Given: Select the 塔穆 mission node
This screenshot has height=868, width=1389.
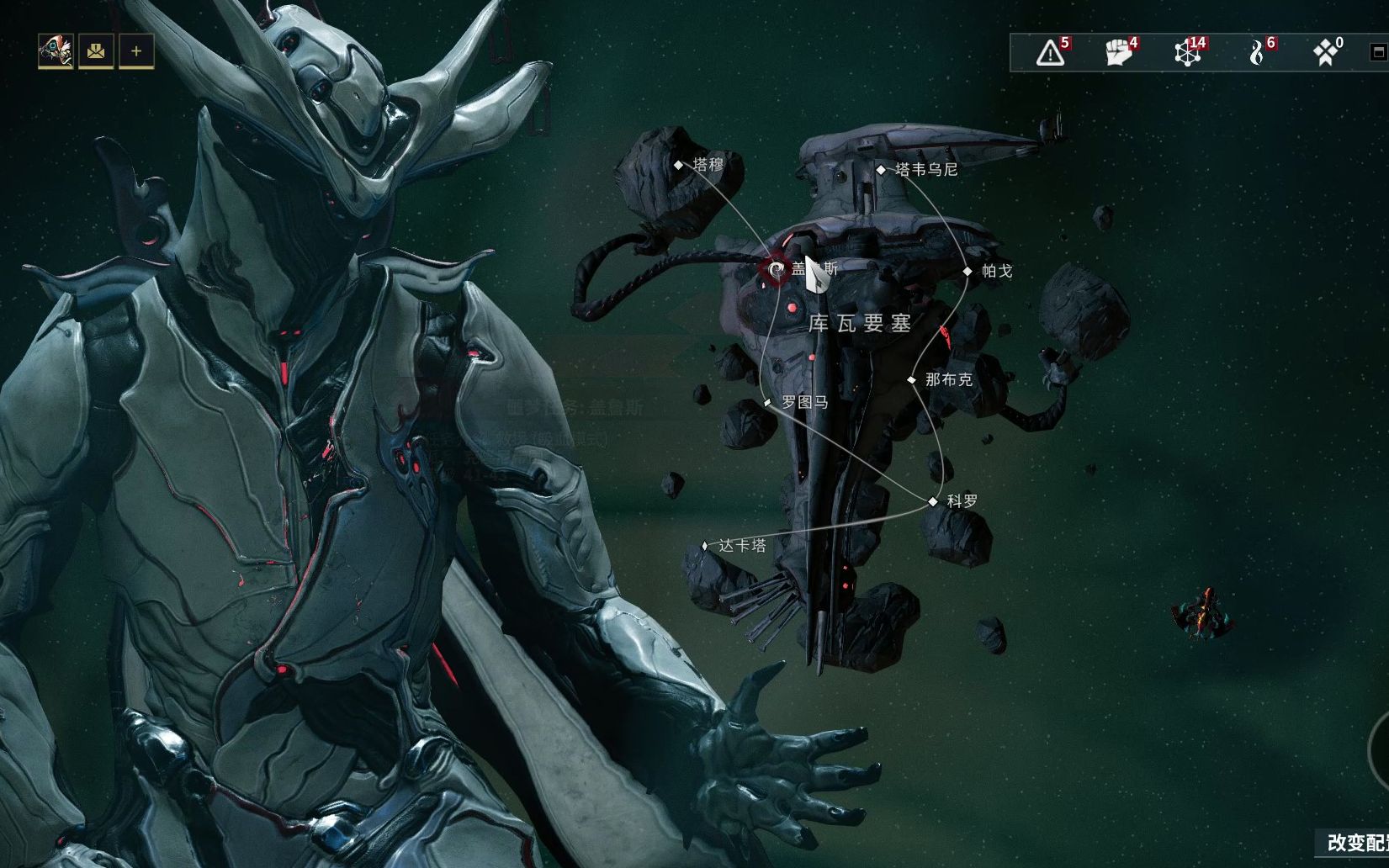Looking at the screenshot, I should (679, 165).
